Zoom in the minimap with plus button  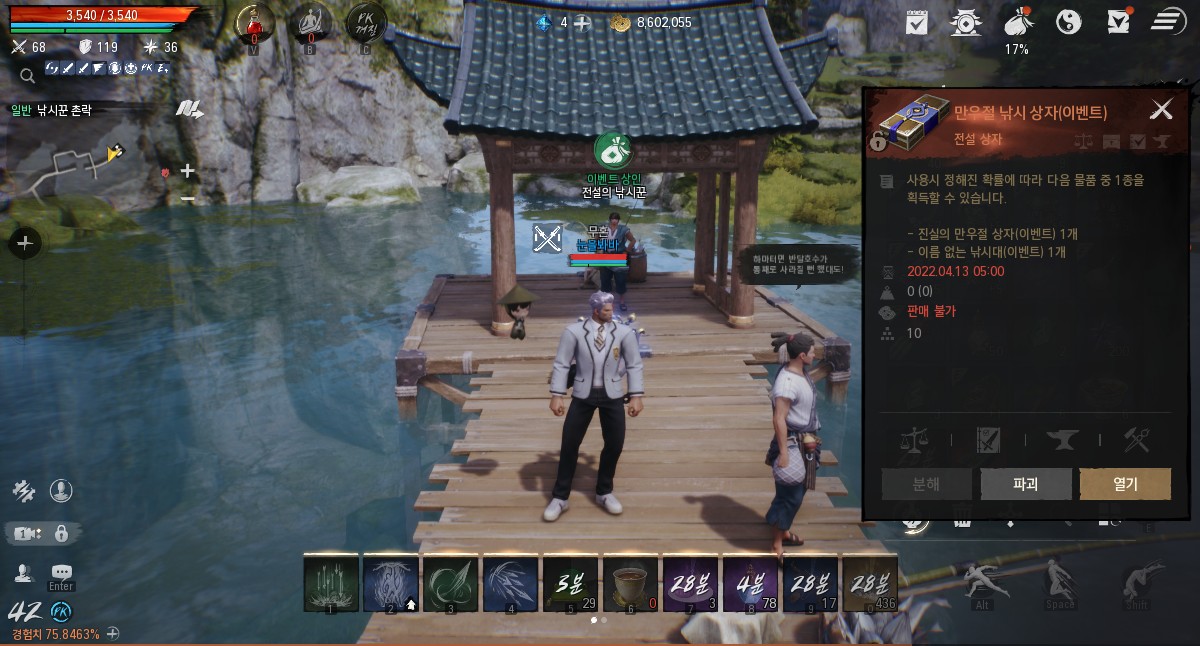pos(187,171)
